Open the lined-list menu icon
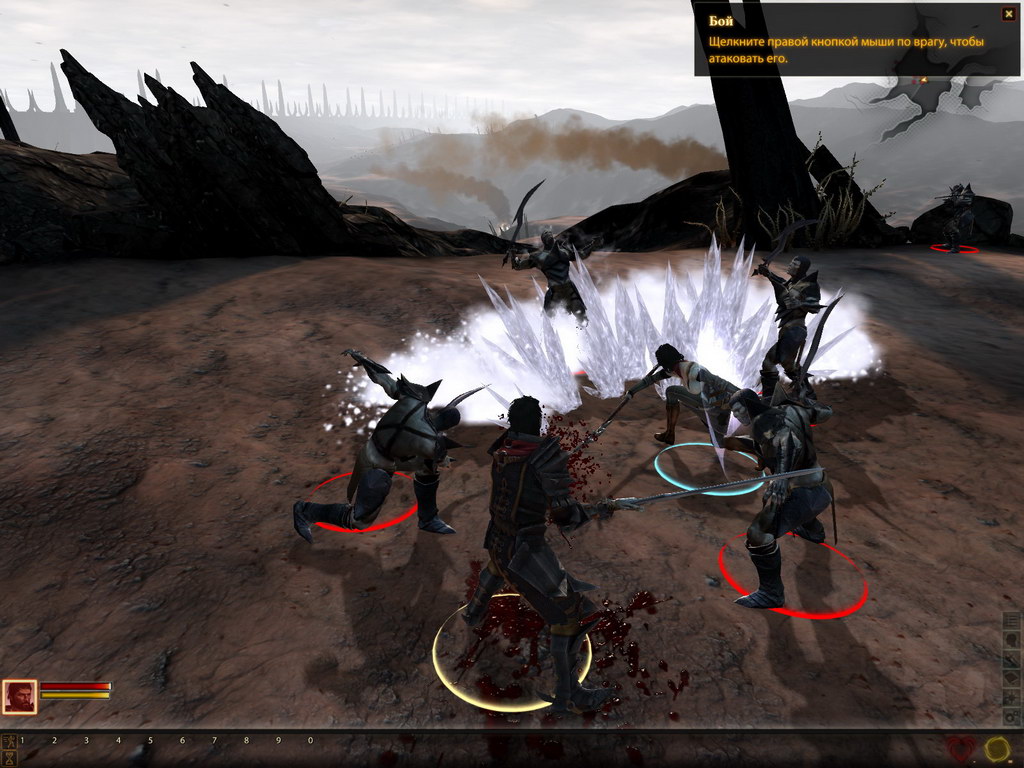Viewport: 1024px width, 768px height. [x=1012, y=620]
